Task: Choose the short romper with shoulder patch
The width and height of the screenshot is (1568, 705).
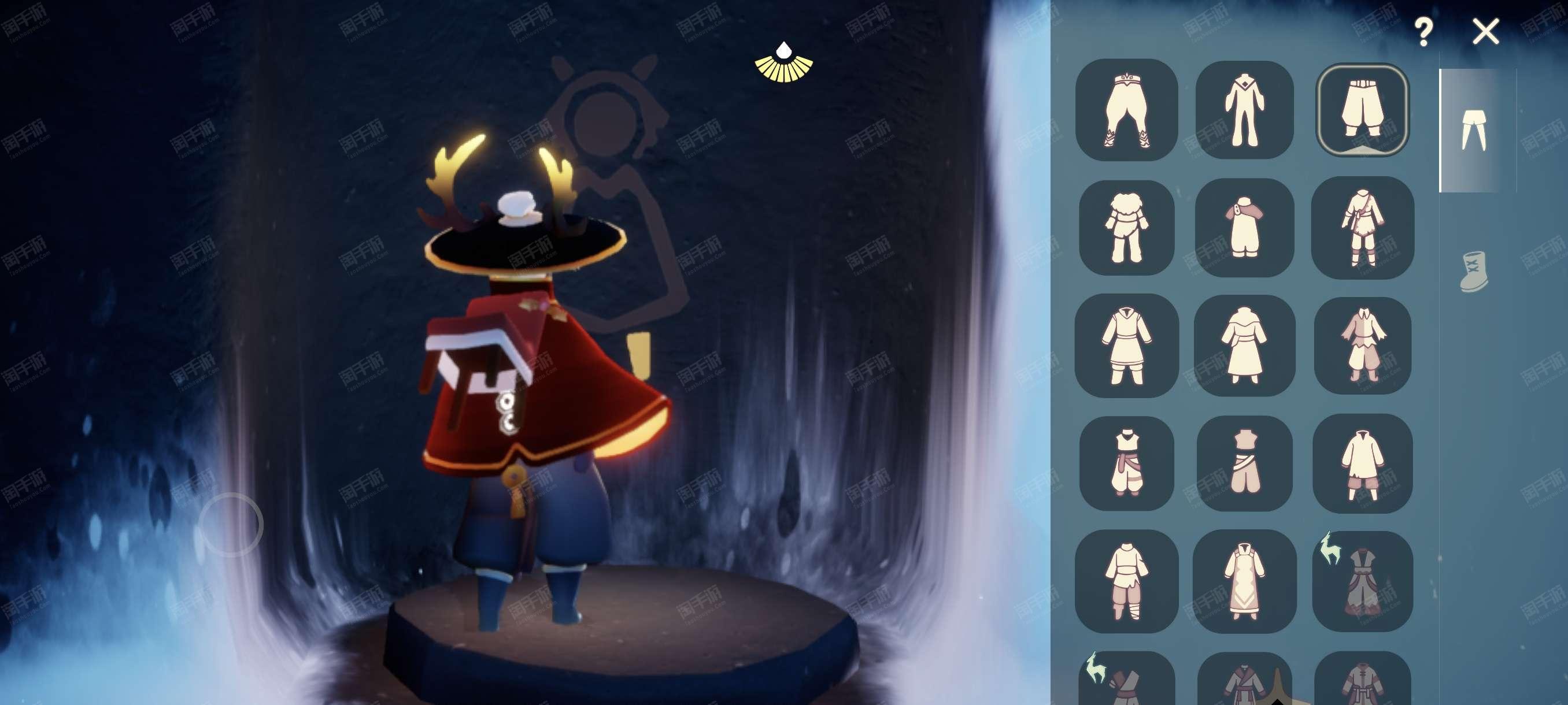Action: pos(1244,228)
